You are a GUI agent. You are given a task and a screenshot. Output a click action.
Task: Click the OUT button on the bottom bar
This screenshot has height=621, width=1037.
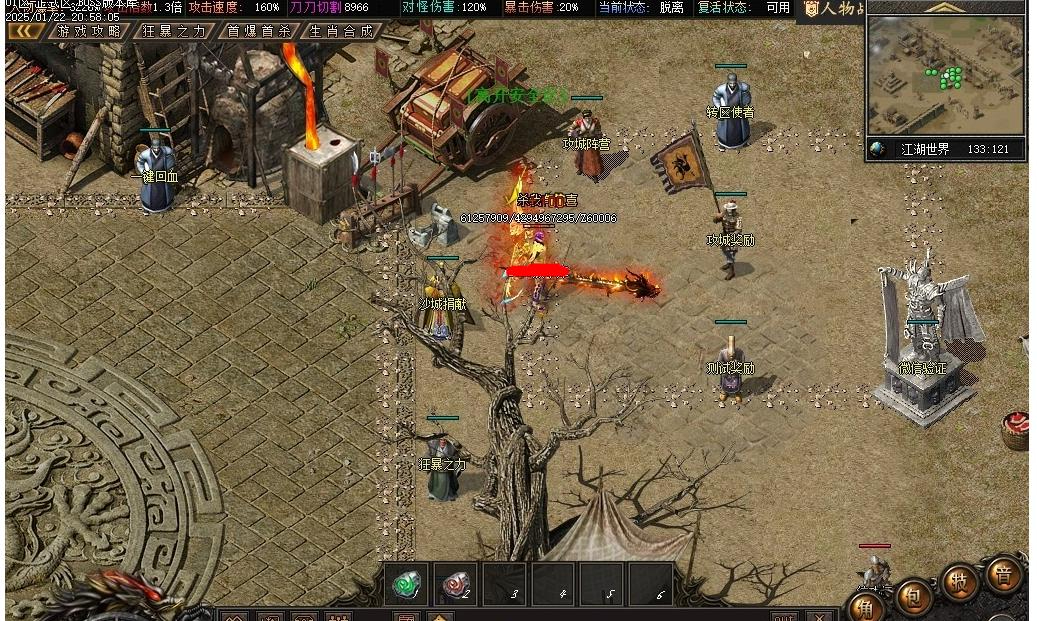click(x=784, y=616)
